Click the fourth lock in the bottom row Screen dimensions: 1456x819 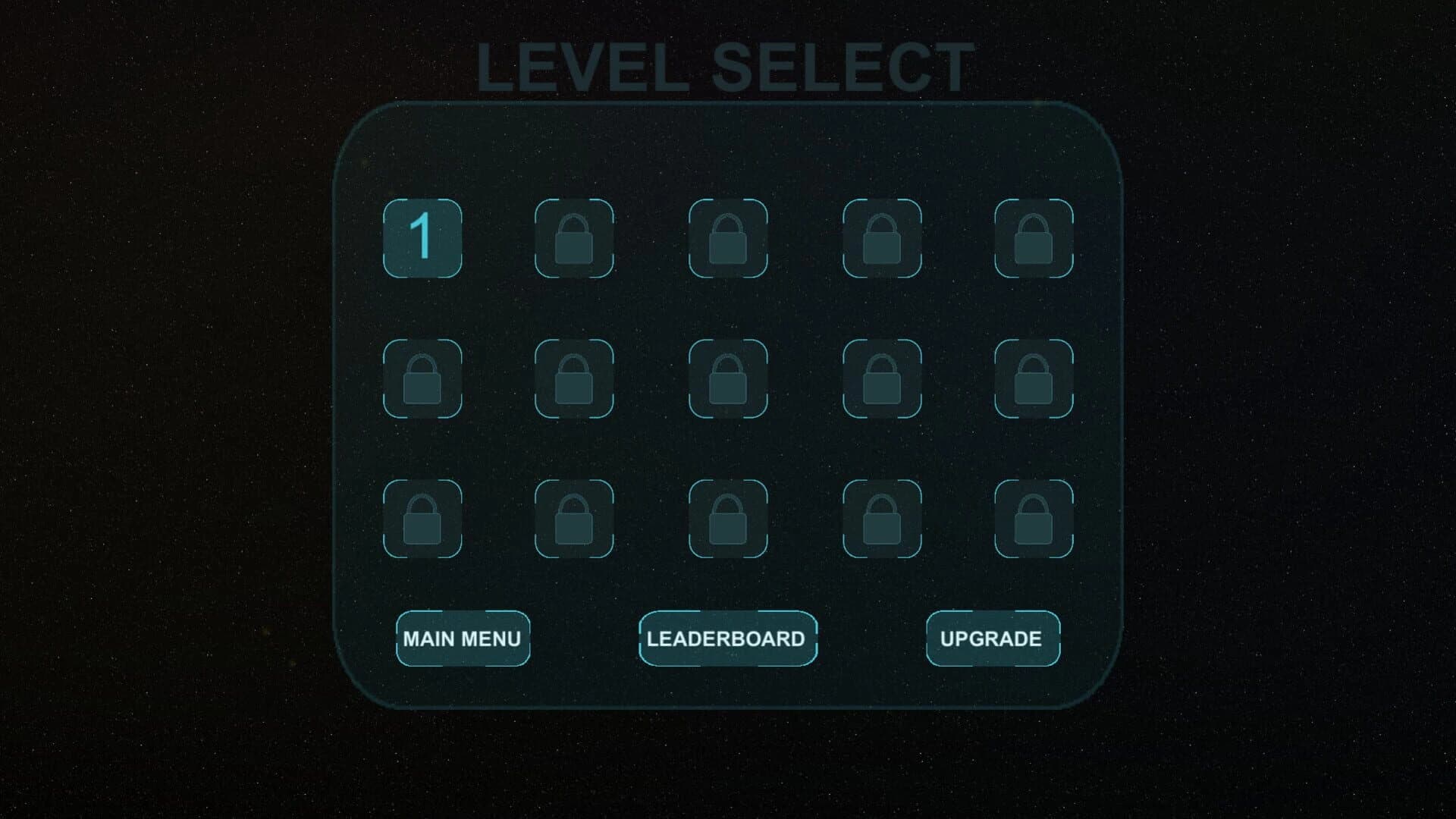(x=882, y=519)
